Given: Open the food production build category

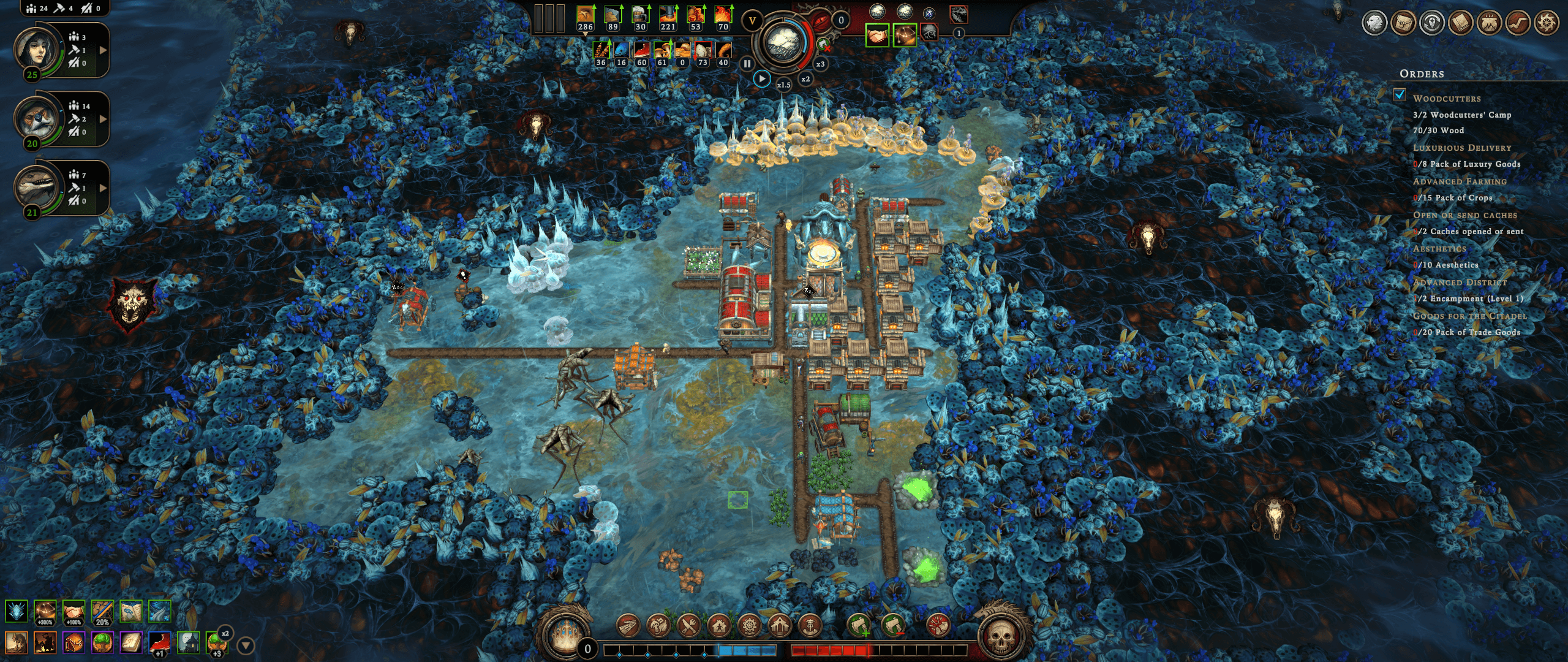Looking at the screenshot, I should pos(658,626).
